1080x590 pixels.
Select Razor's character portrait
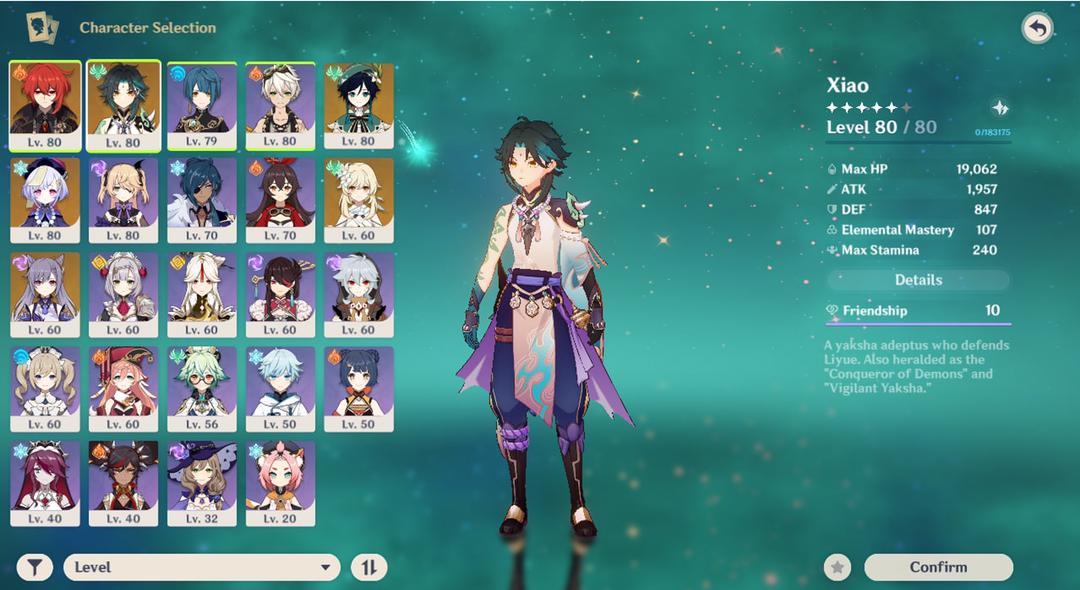pyautogui.click(x=359, y=294)
